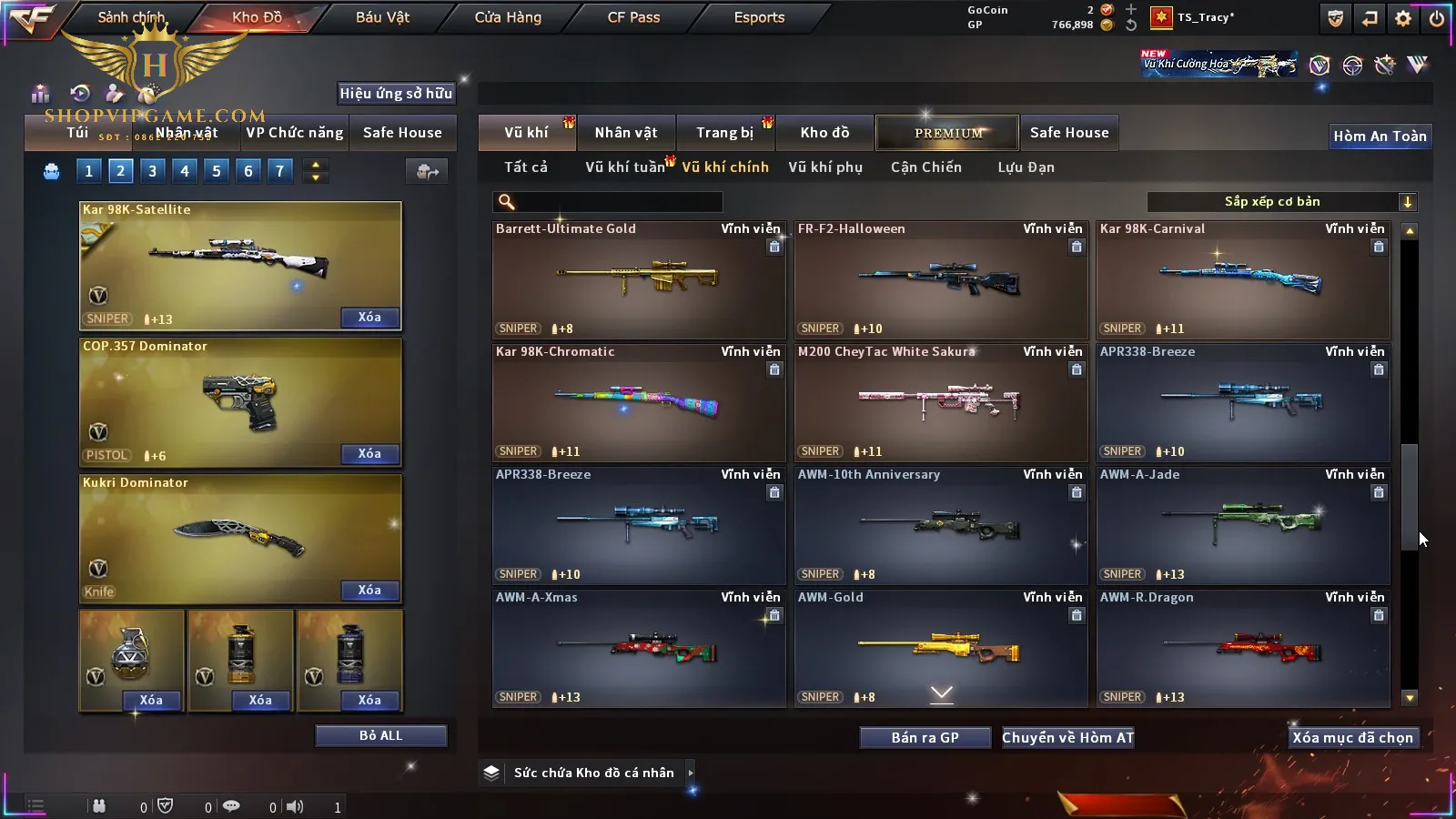This screenshot has width=1456, height=819.
Task: Go to the Báu Vật menu
Action: 382,17
